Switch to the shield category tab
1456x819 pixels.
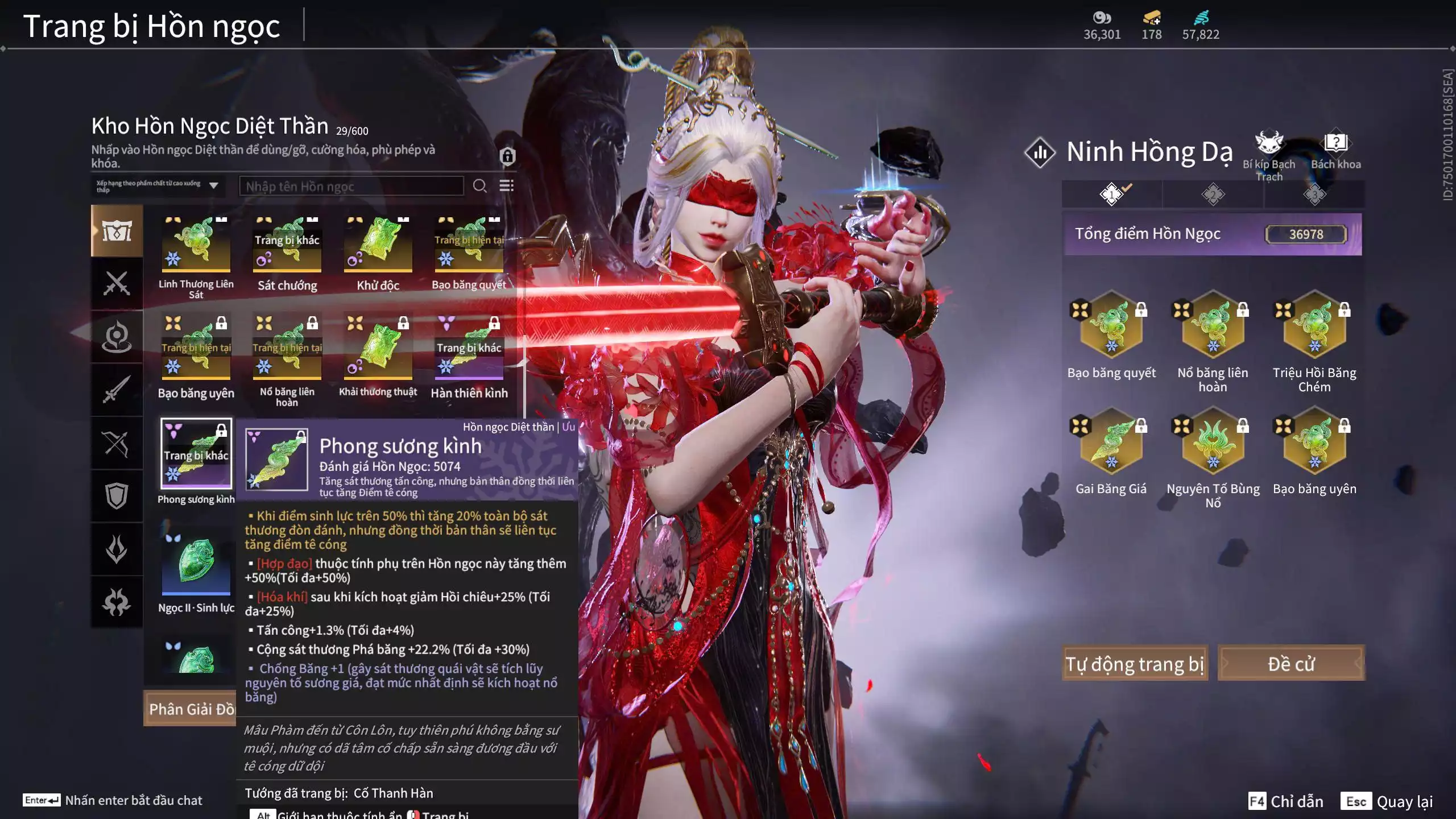(x=117, y=496)
